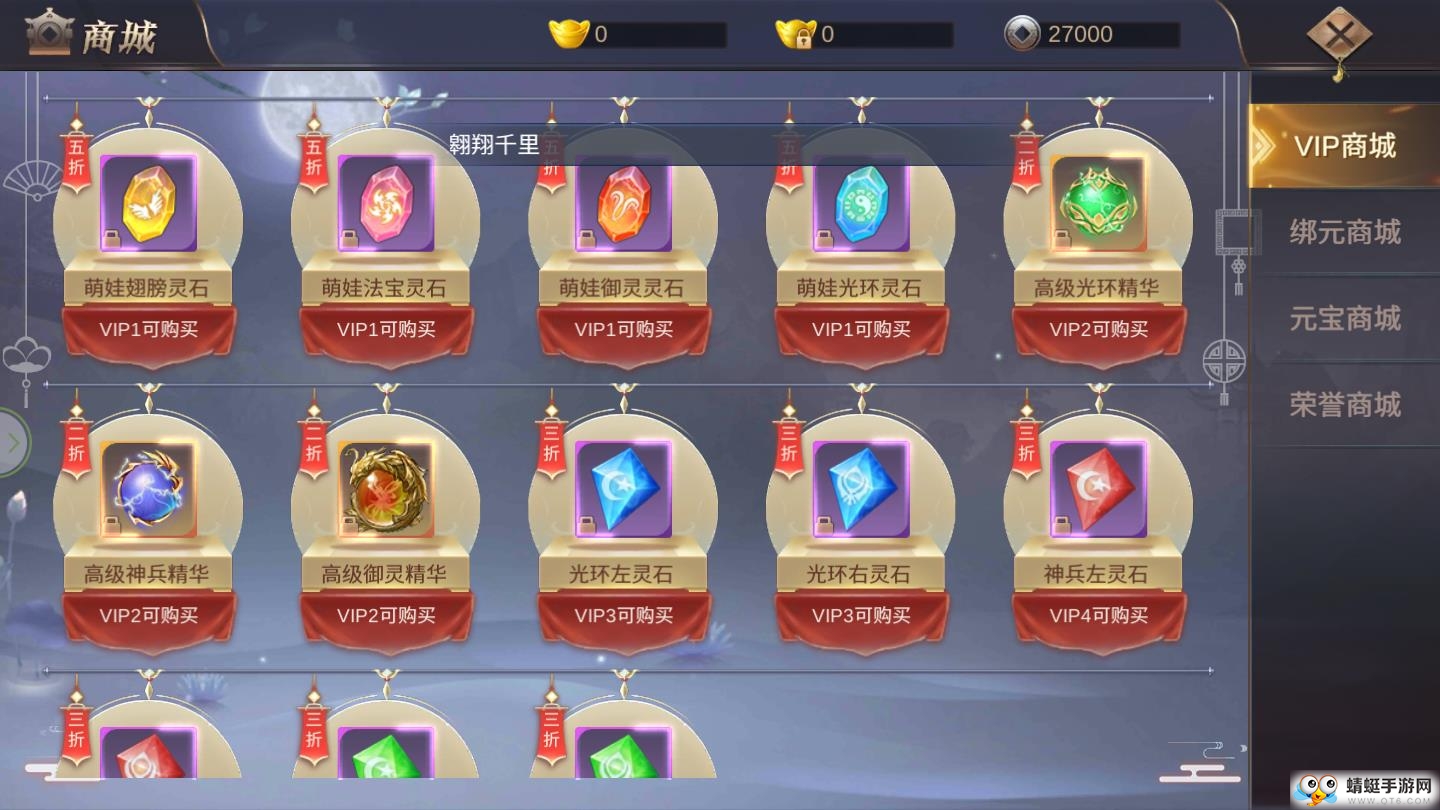Tap the shop lantern icon beside 商城 title
Screen dimensions: 1440x810
(x=47, y=31)
